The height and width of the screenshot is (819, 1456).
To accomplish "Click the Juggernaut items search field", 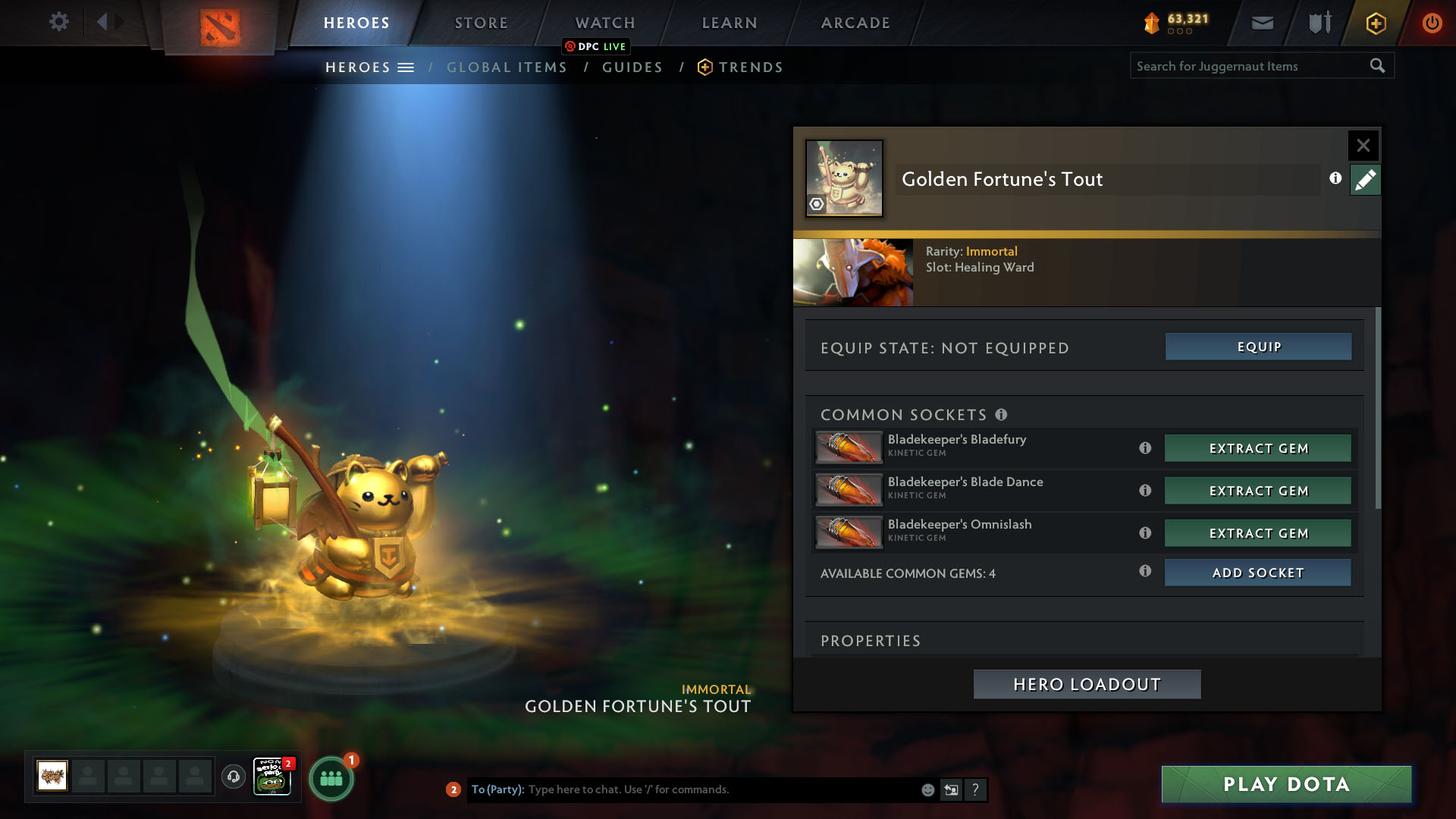I will coord(1247,66).
